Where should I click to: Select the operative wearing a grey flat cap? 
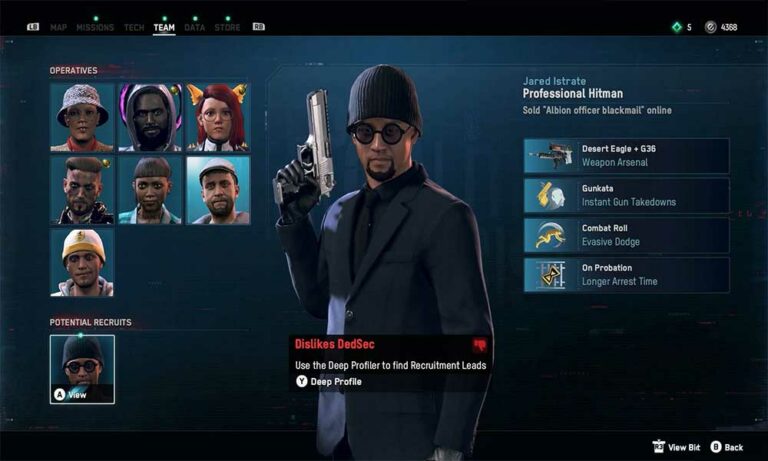click(x=218, y=190)
